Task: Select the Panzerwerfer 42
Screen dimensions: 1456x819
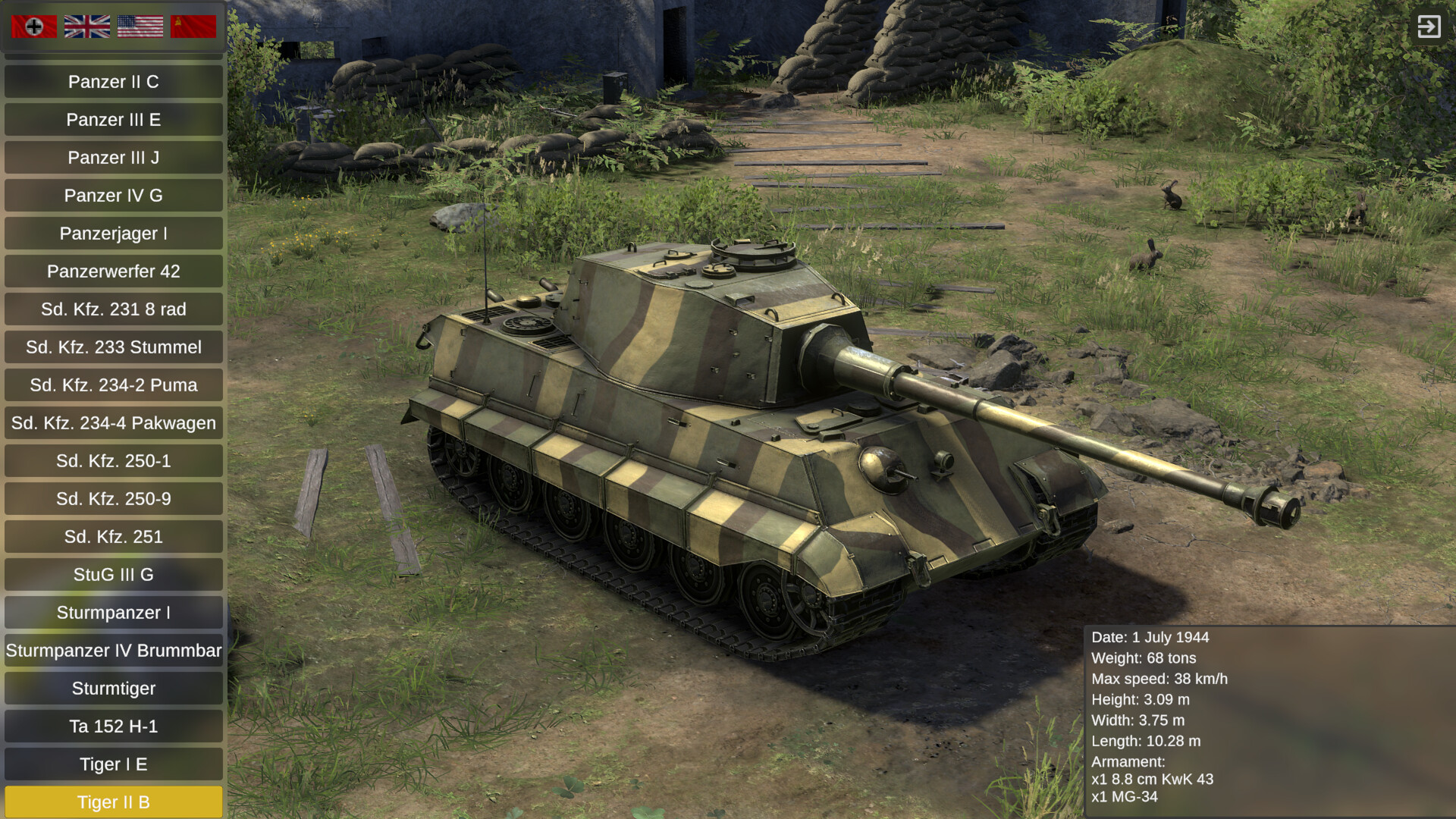Action: [x=113, y=271]
